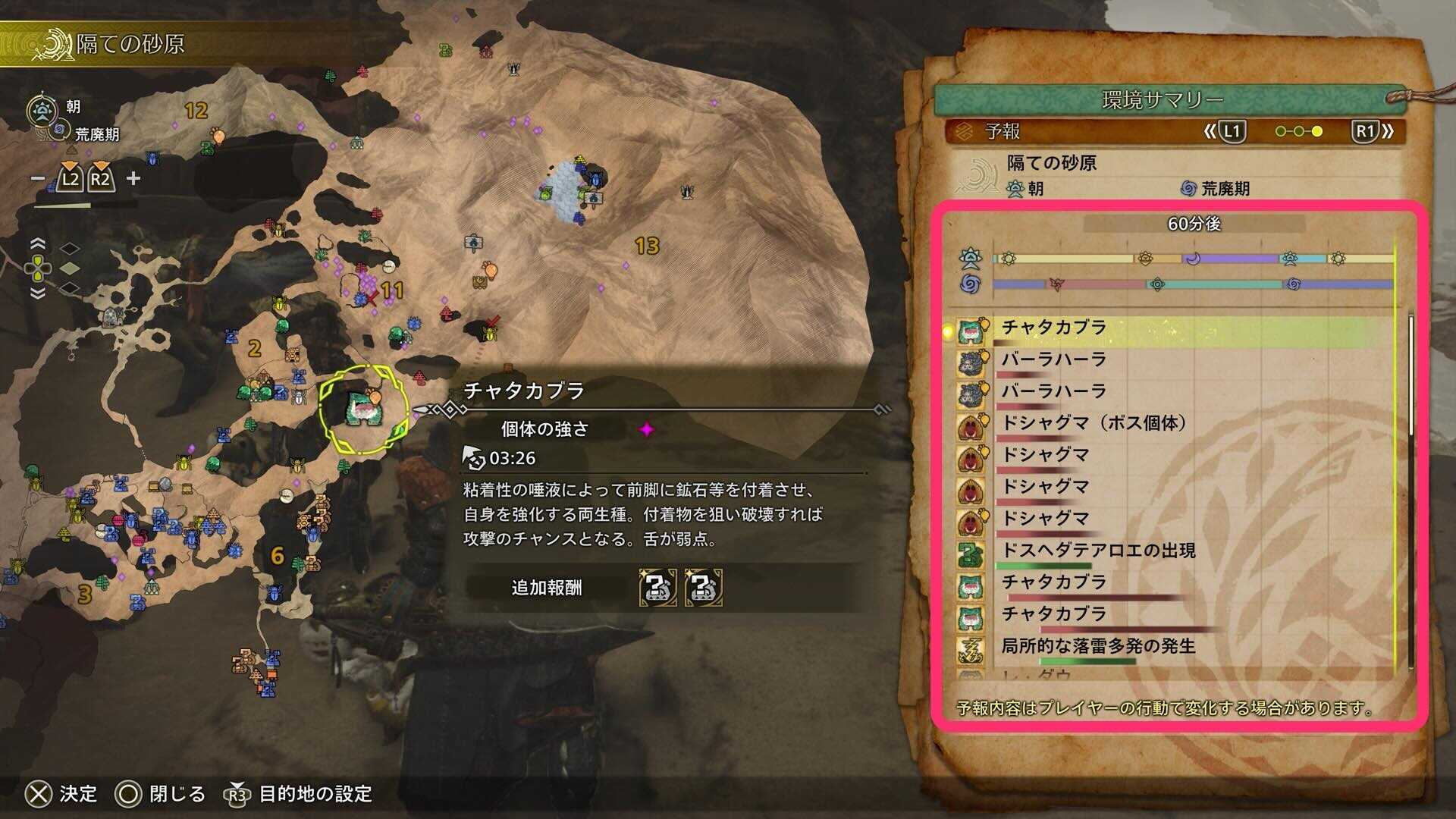The height and width of the screenshot is (819, 1456).
Task: Expand map filters with the double-chevron up arrow
Action: (x=38, y=244)
